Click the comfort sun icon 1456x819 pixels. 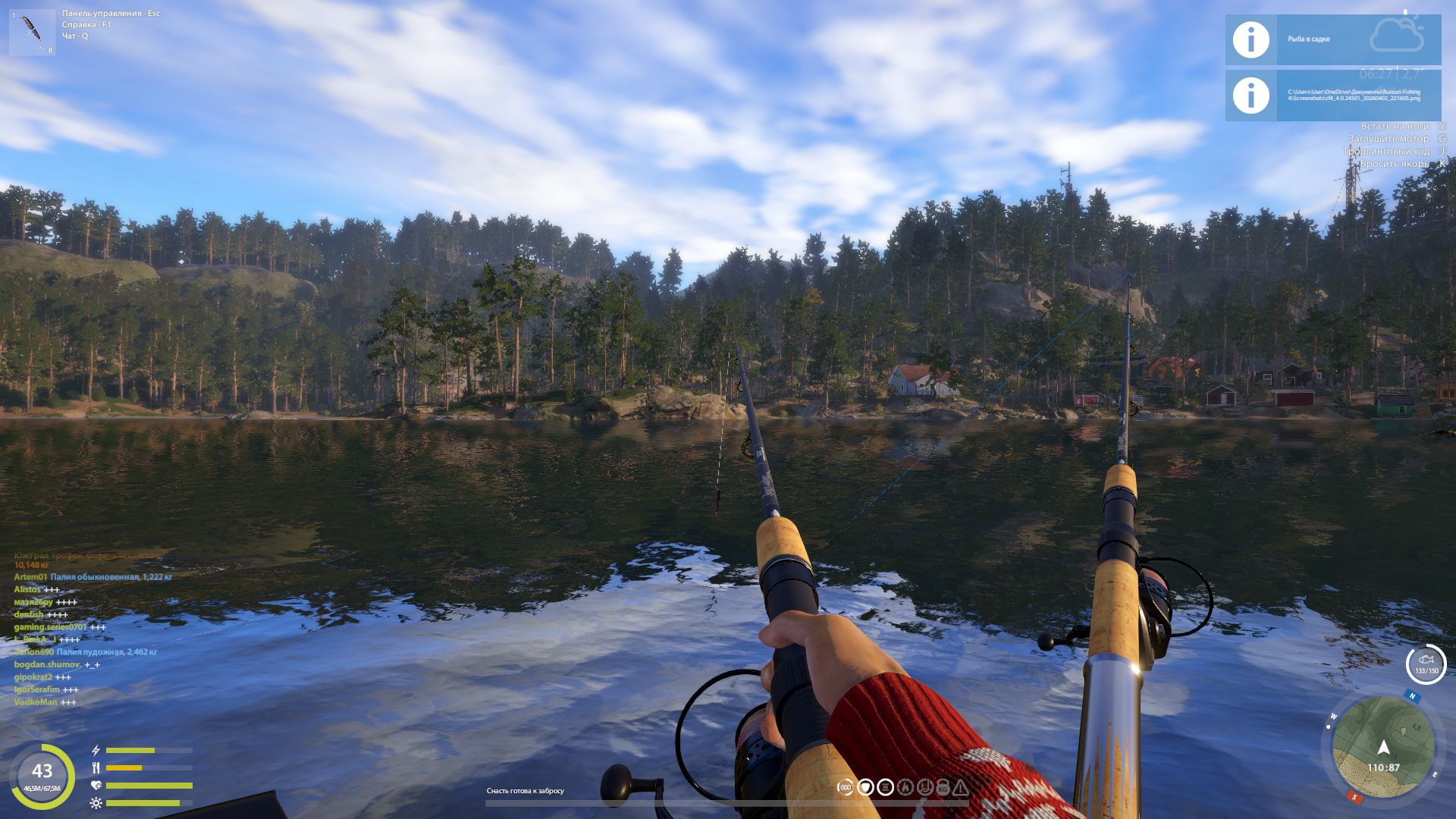pos(95,802)
